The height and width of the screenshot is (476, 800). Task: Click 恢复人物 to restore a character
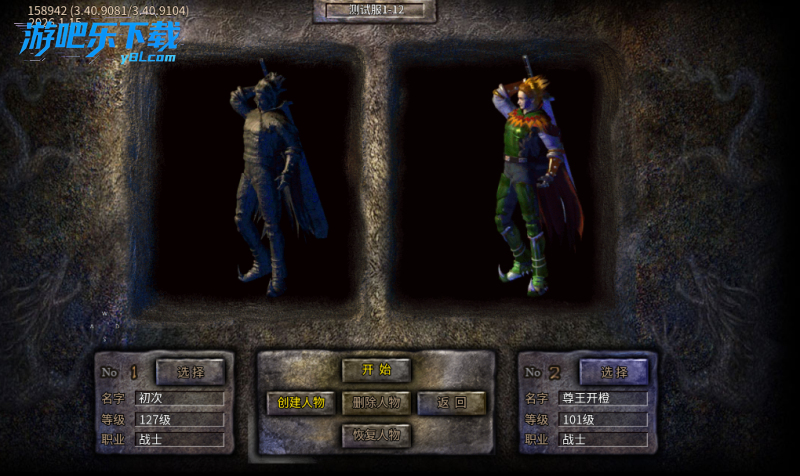click(x=376, y=435)
